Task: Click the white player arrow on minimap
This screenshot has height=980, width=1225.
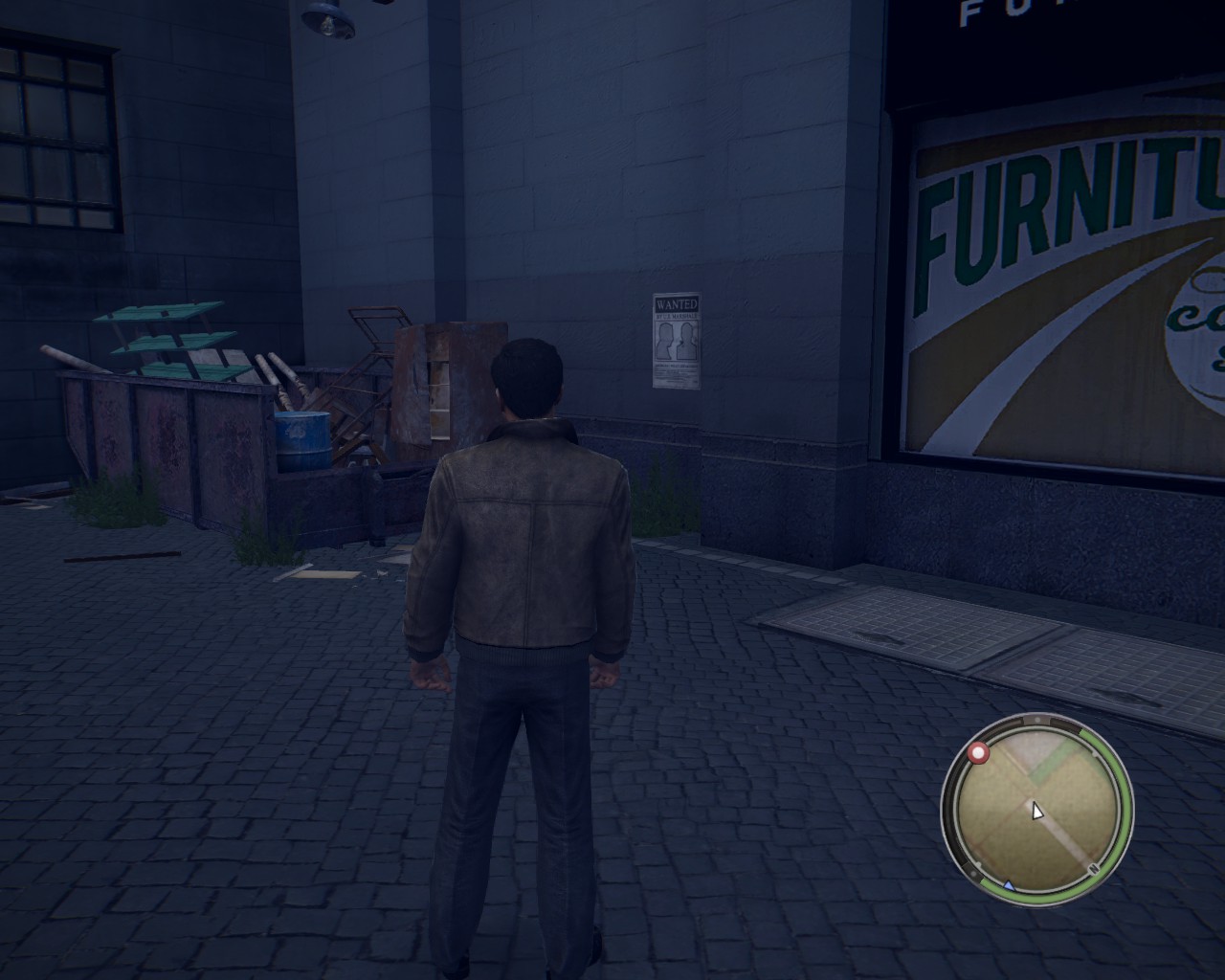Action: [1036, 811]
